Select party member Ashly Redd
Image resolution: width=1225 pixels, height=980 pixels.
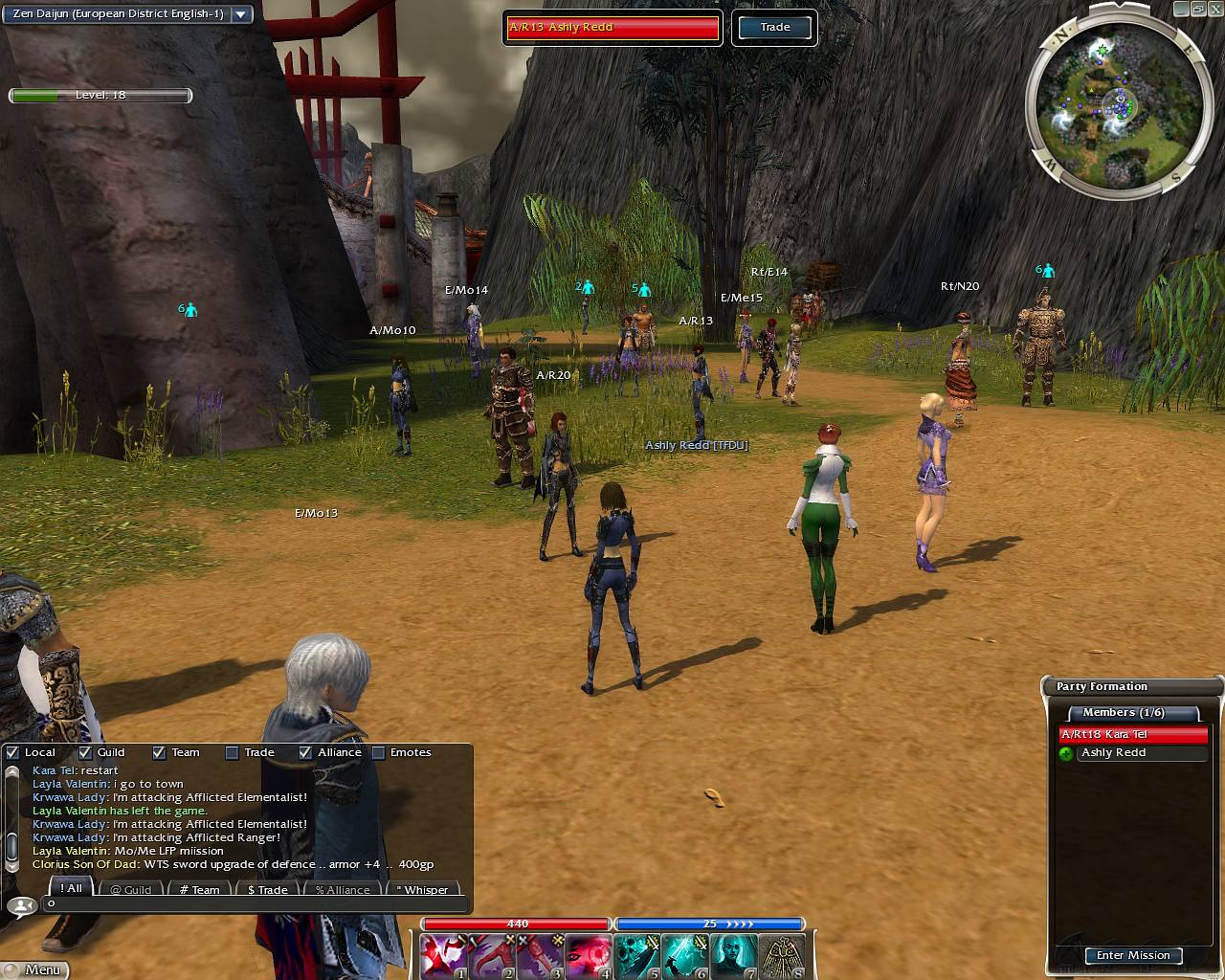(x=1113, y=753)
